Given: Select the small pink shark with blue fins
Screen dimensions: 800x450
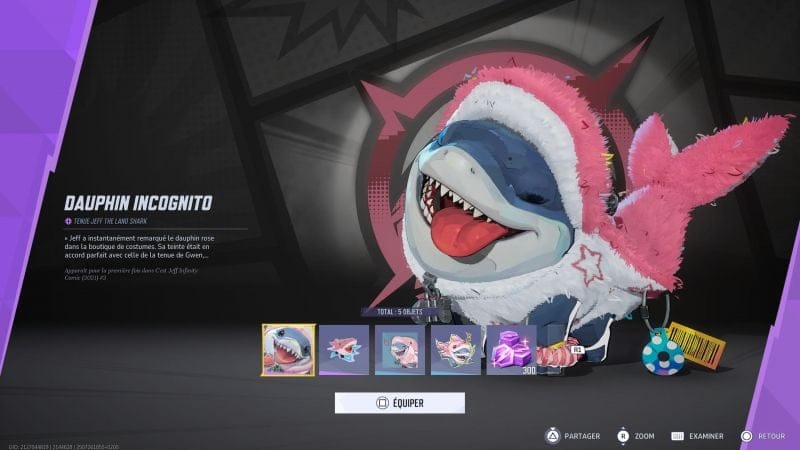Looking at the screenshot, I should (x=344, y=350).
